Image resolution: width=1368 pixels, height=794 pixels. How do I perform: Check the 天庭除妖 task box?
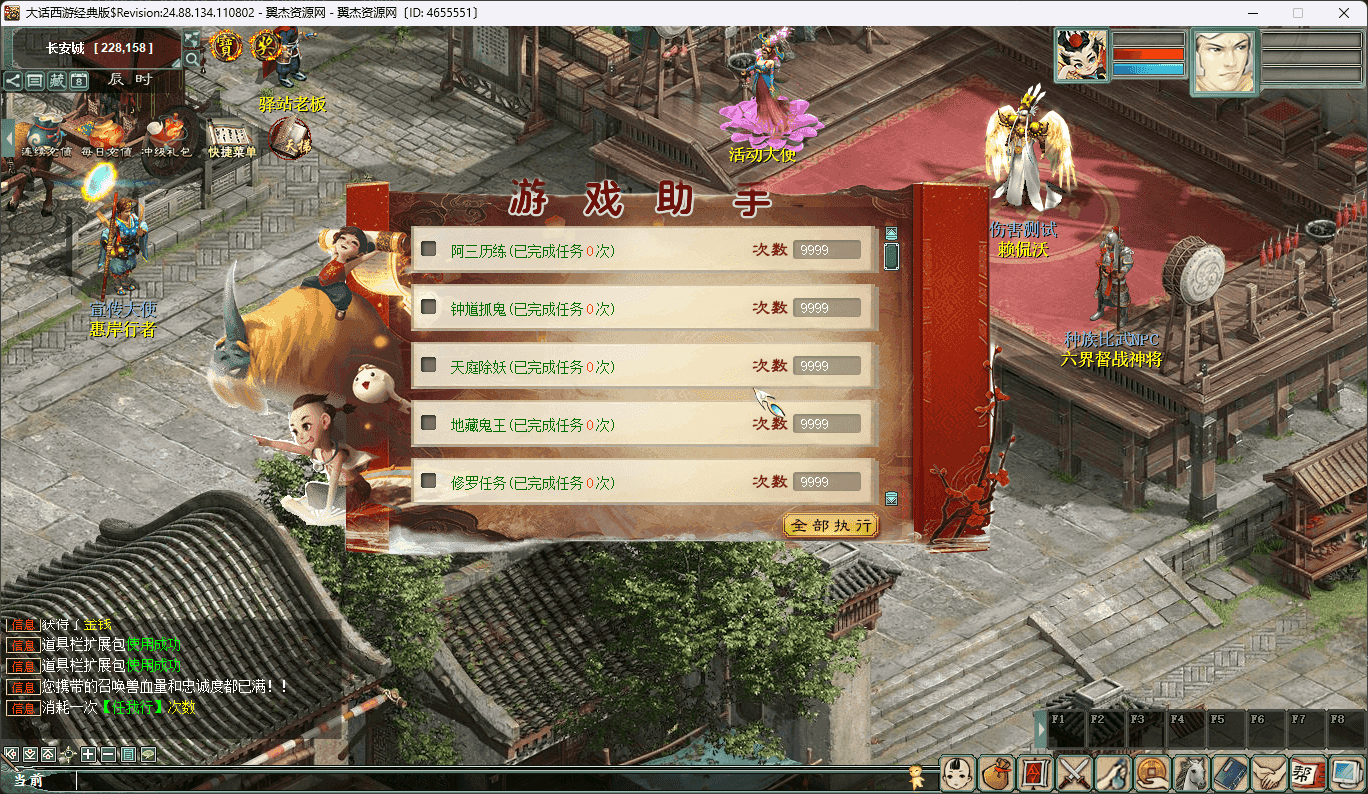[429, 365]
